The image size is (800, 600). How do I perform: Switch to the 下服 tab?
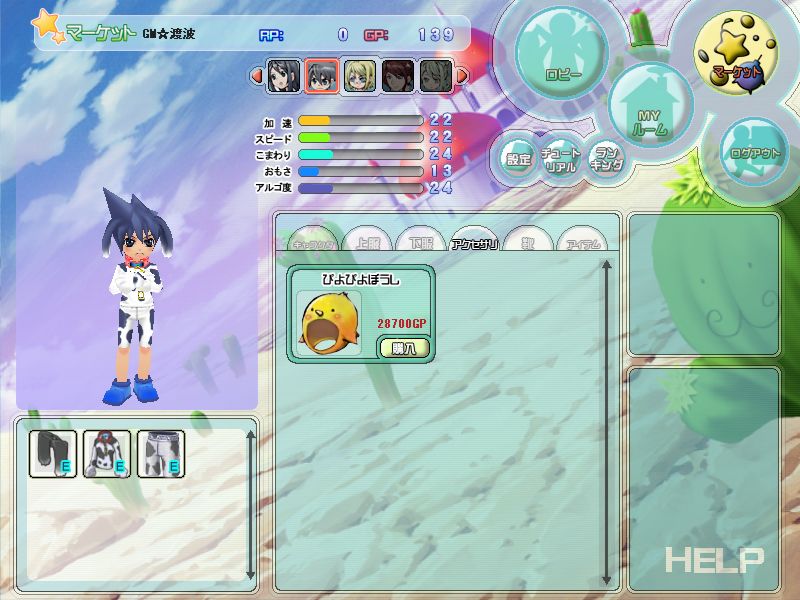[x=420, y=243]
